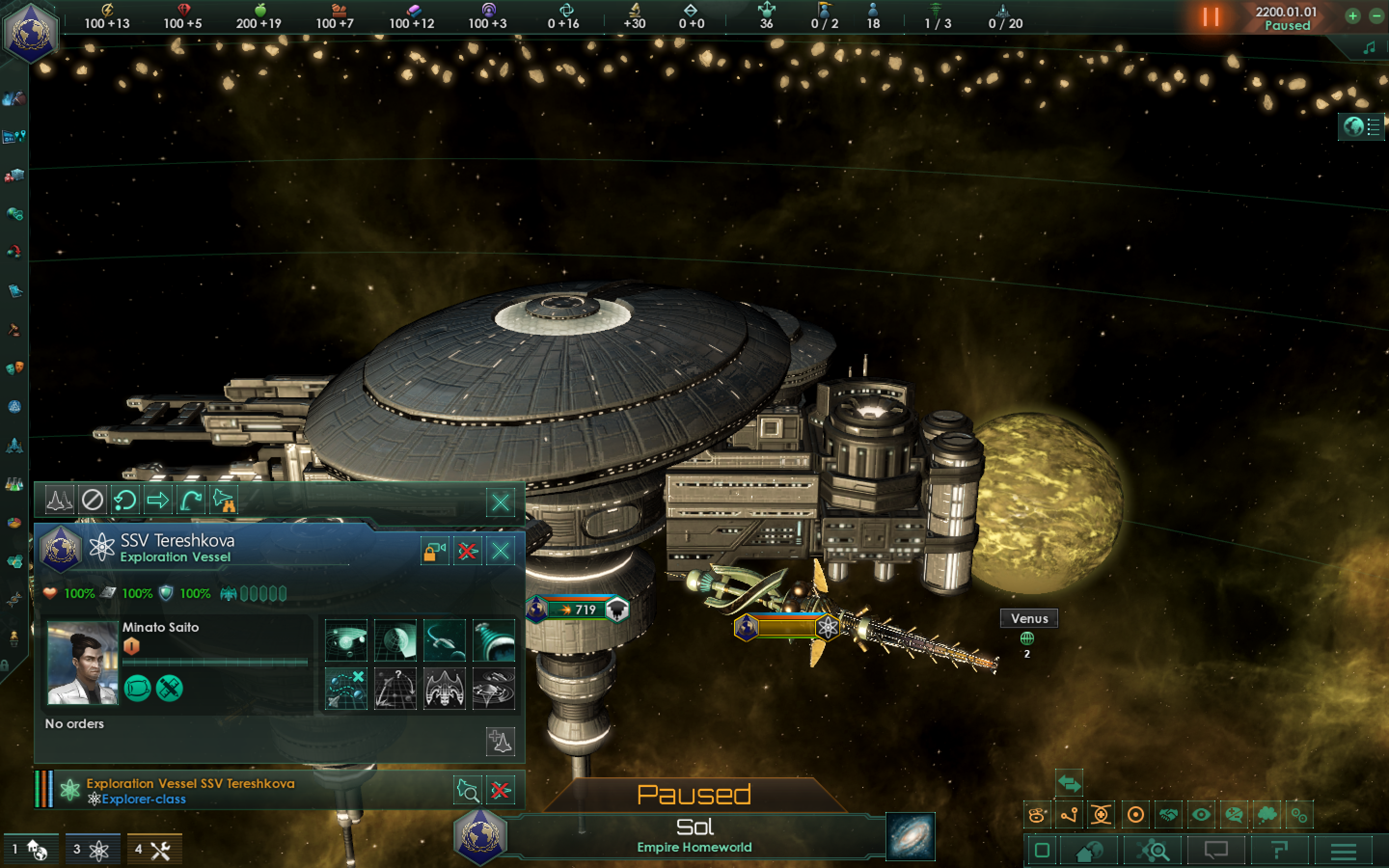The height and width of the screenshot is (868, 1389).
Task: Select the Assist Research order icon
Action: click(x=493, y=640)
